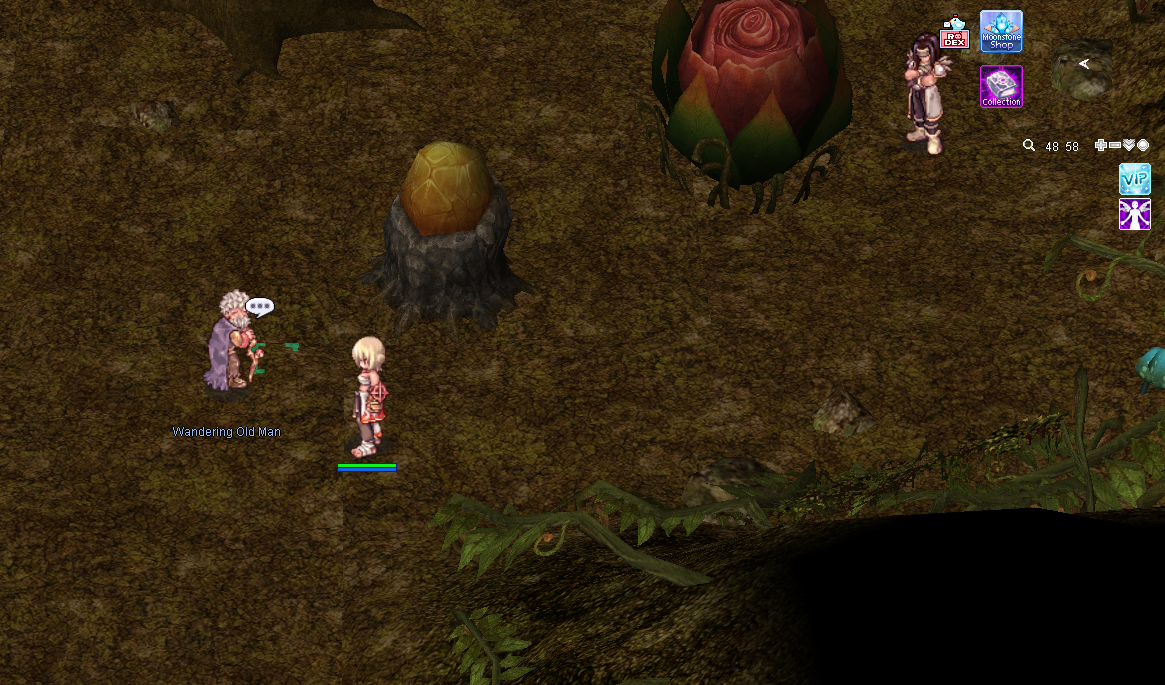Zoom out the minimap with the minus button
This screenshot has height=685, width=1165.
coord(1115,145)
